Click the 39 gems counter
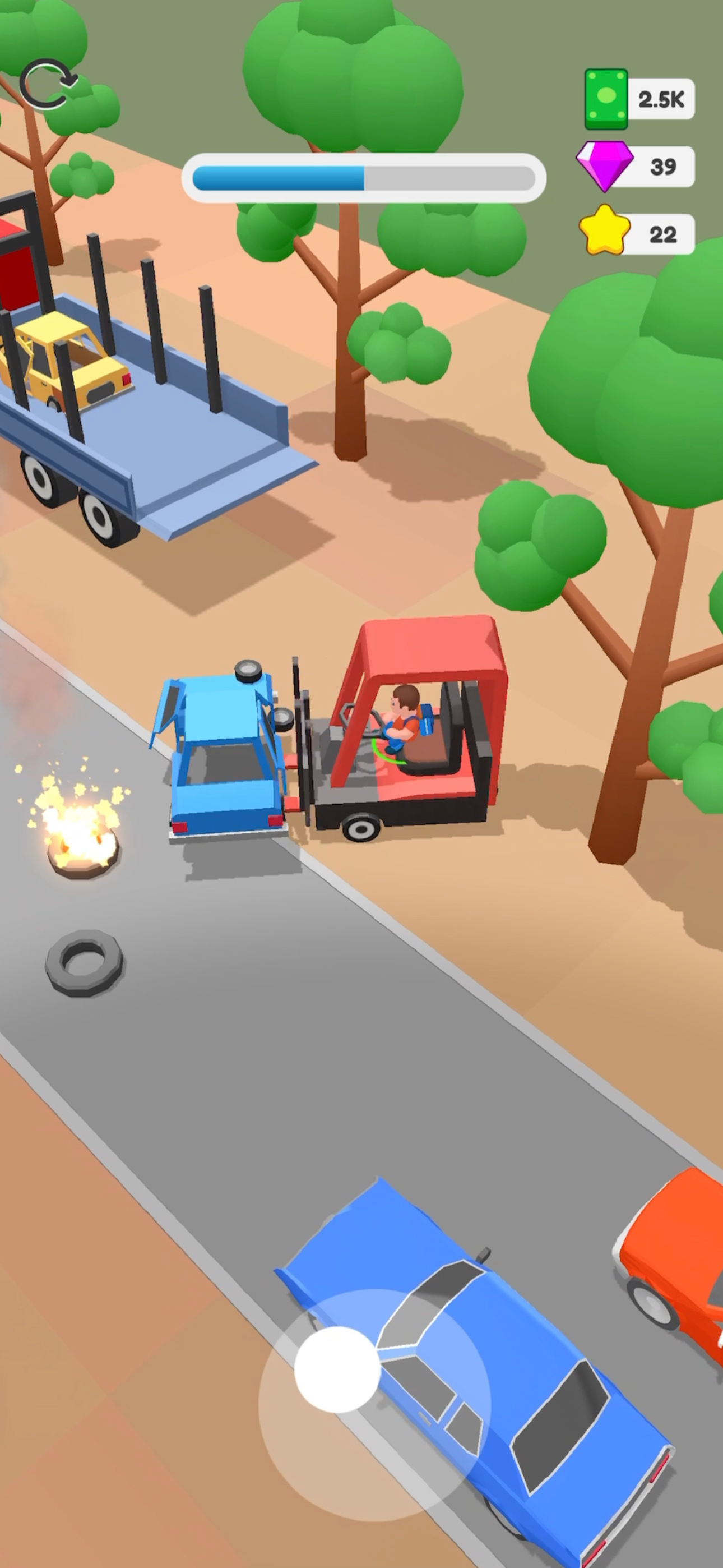This screenshot has width=723, height=1568. tap(664, 165)
